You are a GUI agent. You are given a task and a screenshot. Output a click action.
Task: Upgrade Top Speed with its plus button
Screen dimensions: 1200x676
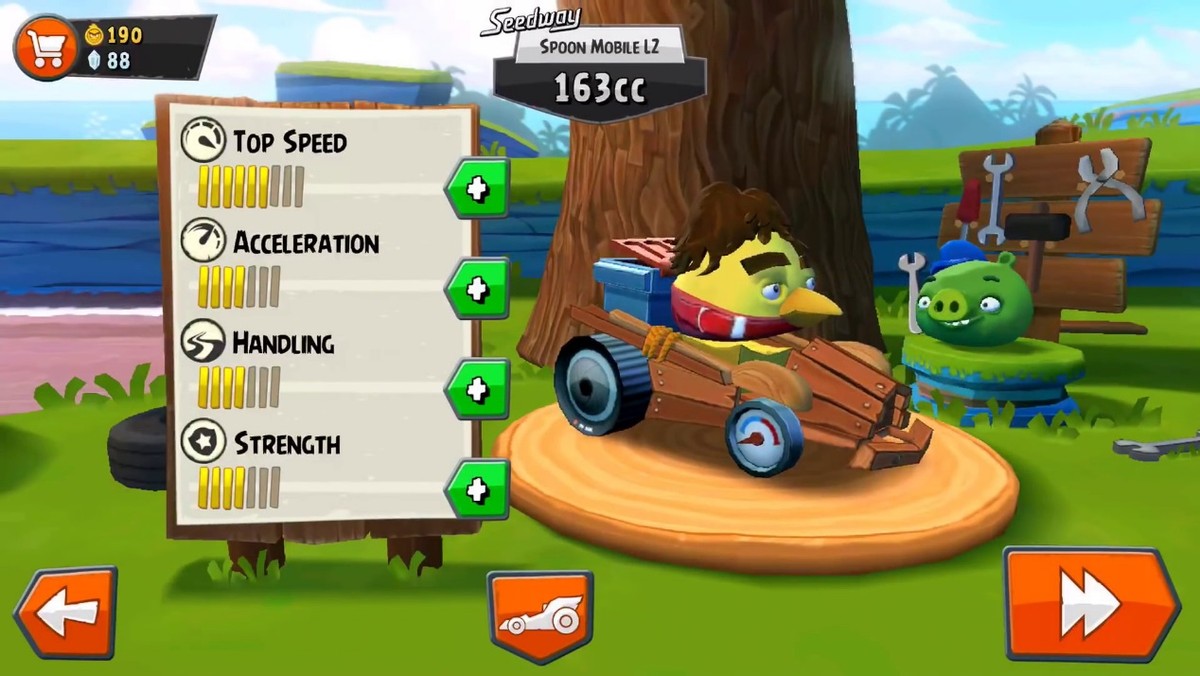[x=477, y=188]
